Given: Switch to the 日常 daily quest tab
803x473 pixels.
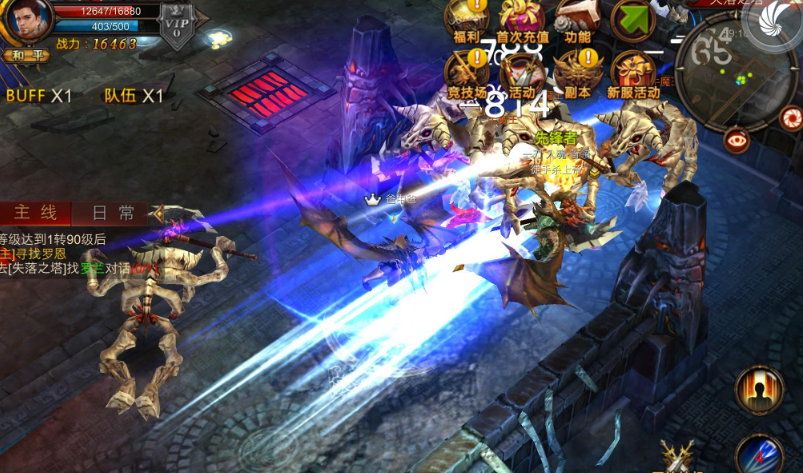Looking at the screenshot, I should click(112, 212).
